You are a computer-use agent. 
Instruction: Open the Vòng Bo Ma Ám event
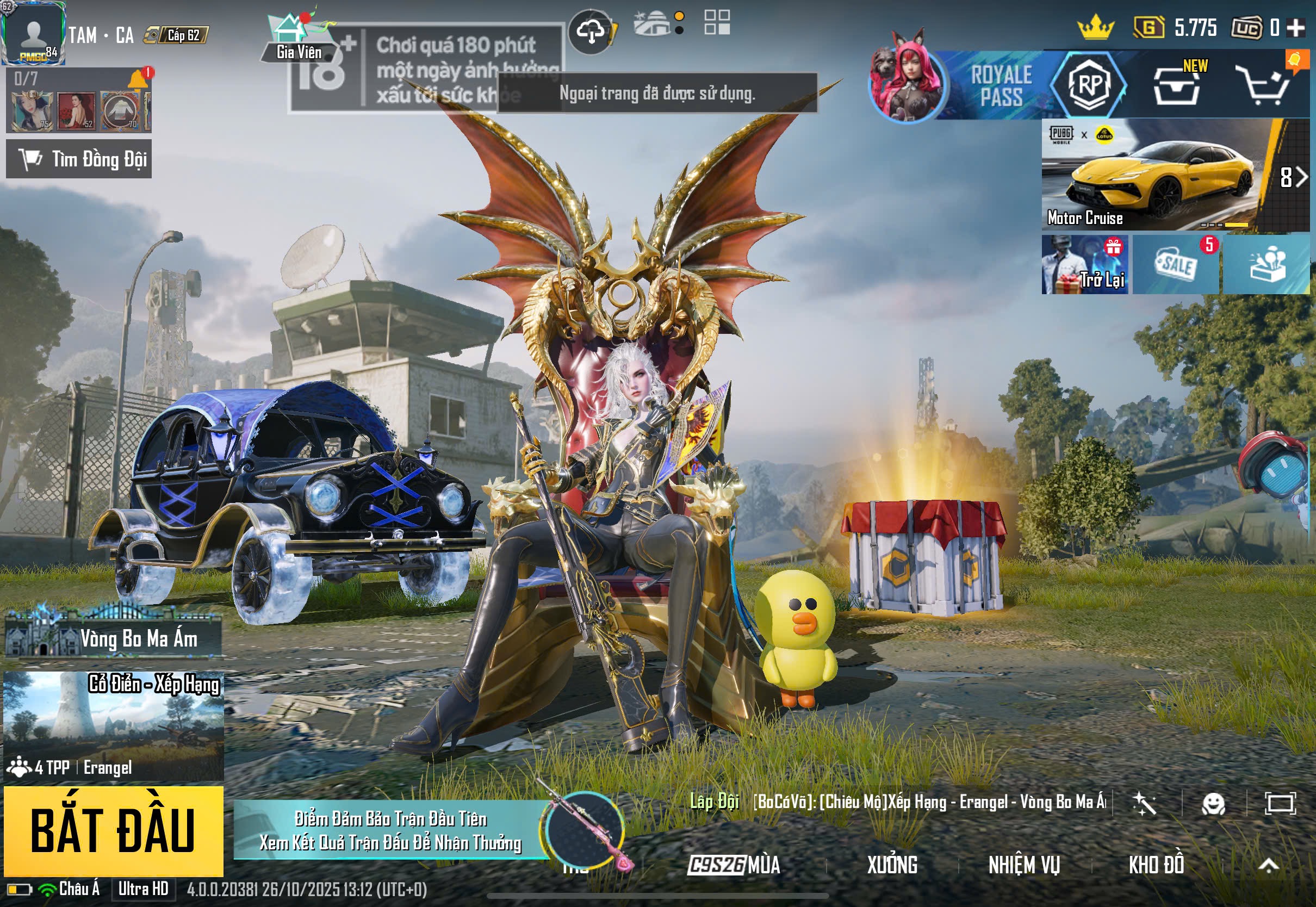(114, 638)
